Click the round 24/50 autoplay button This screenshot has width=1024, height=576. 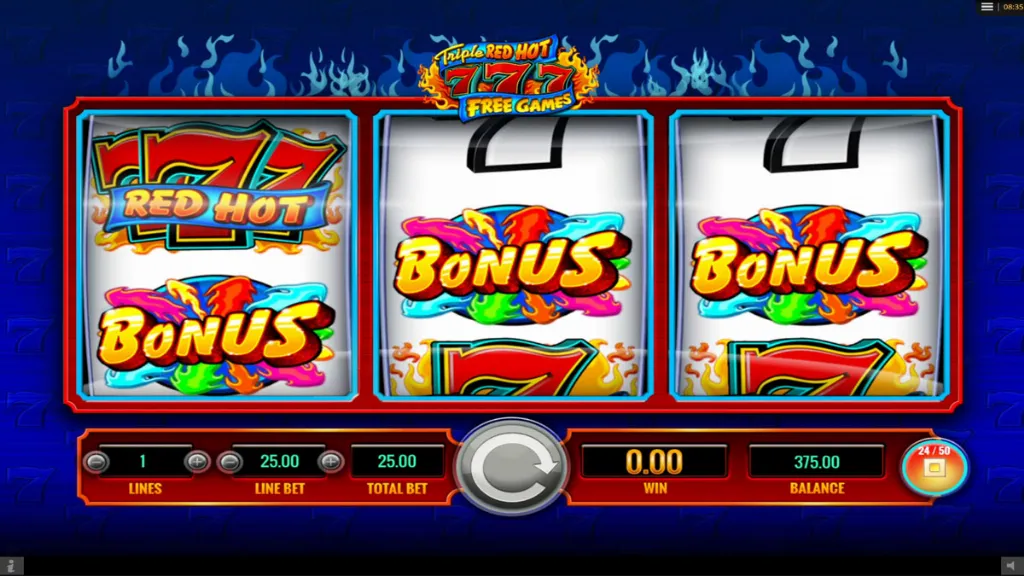pos(933,465)
